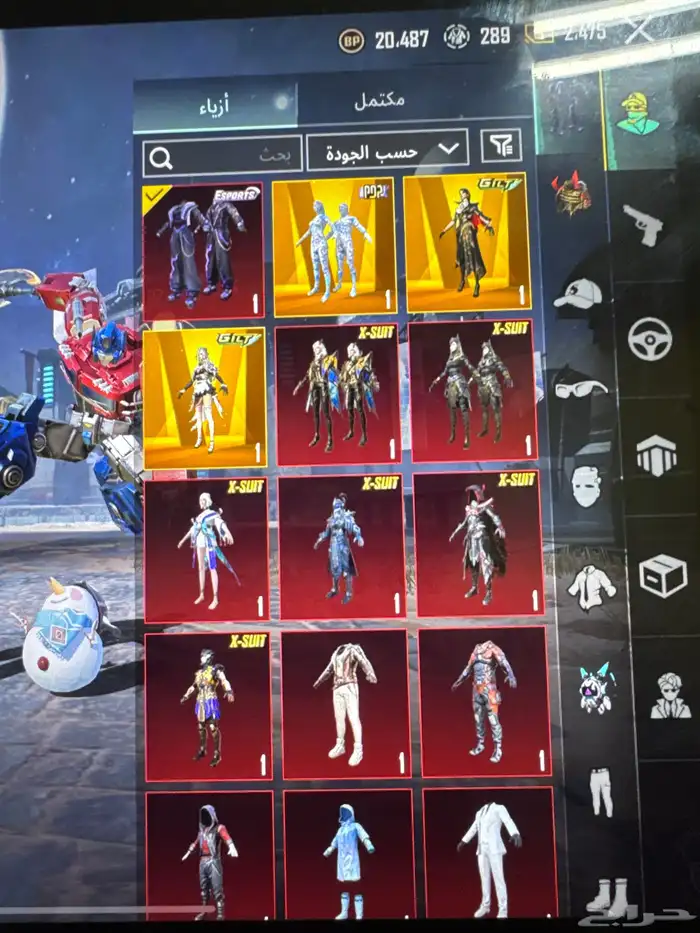
Task: Open the filter options button
Action: 501,146
